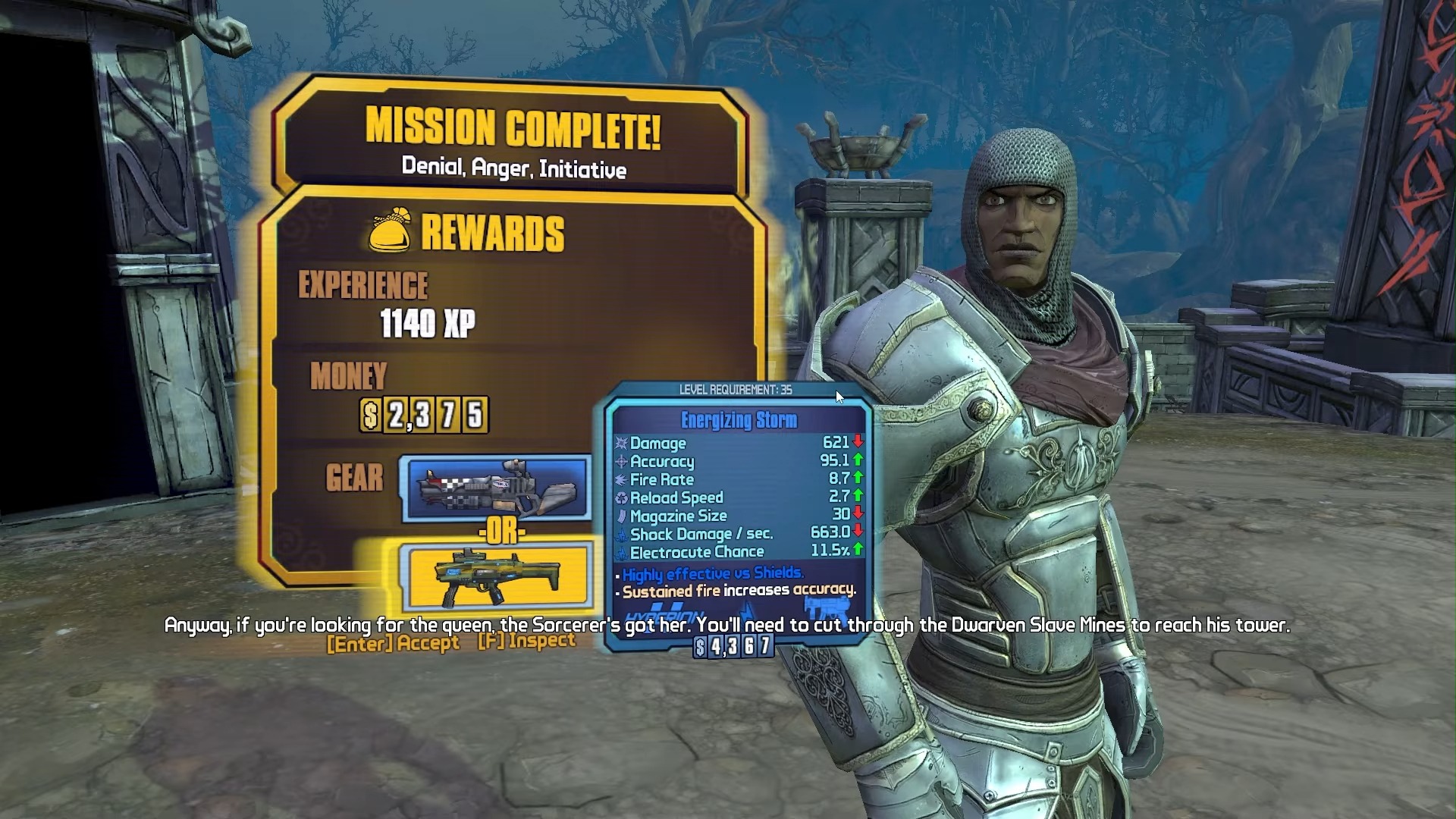Accept the selected mission reward
This screenshot has height=819, width=1456.
click(x=393, y=643)
